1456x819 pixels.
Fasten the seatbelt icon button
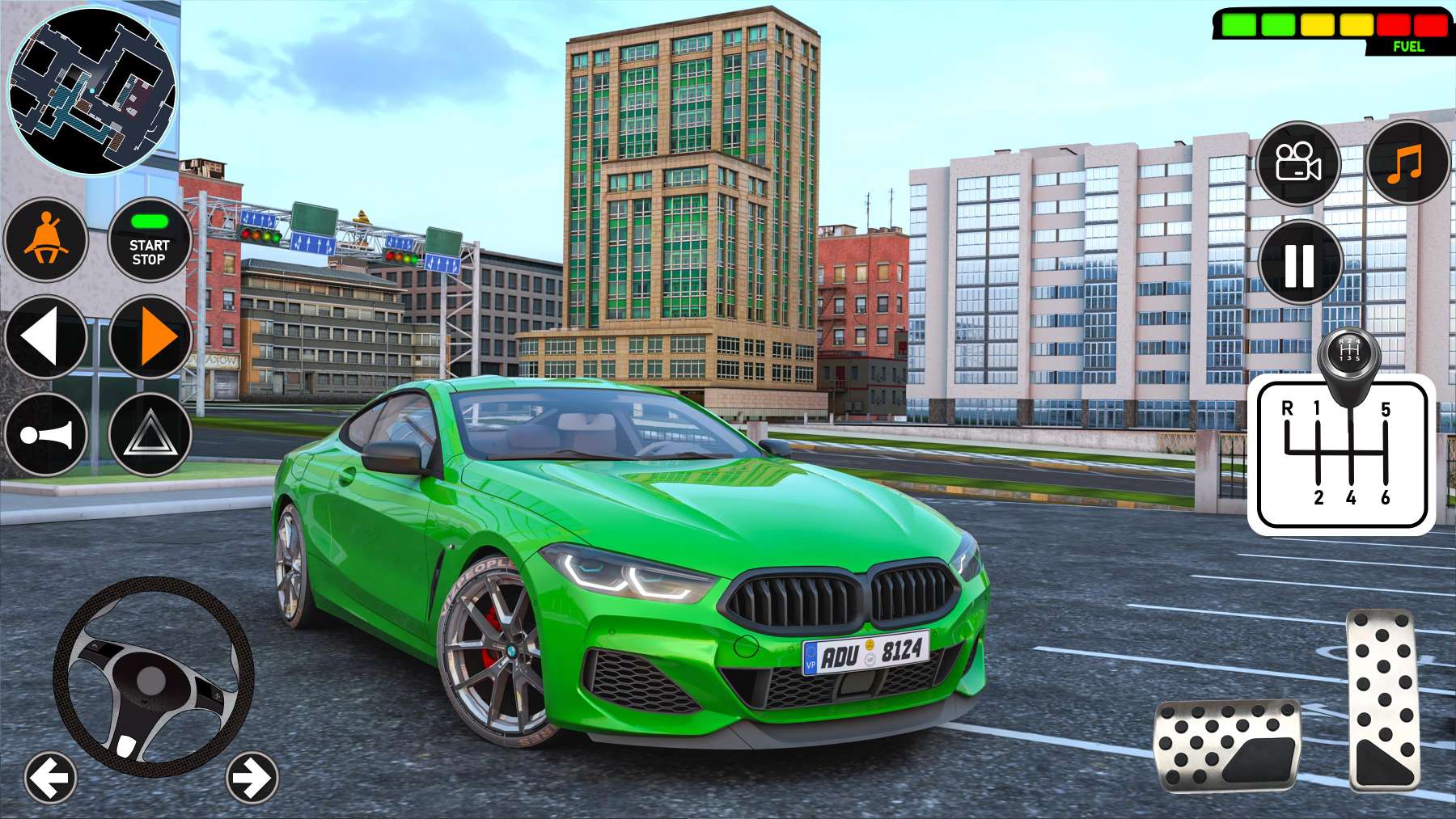[46, 240]
